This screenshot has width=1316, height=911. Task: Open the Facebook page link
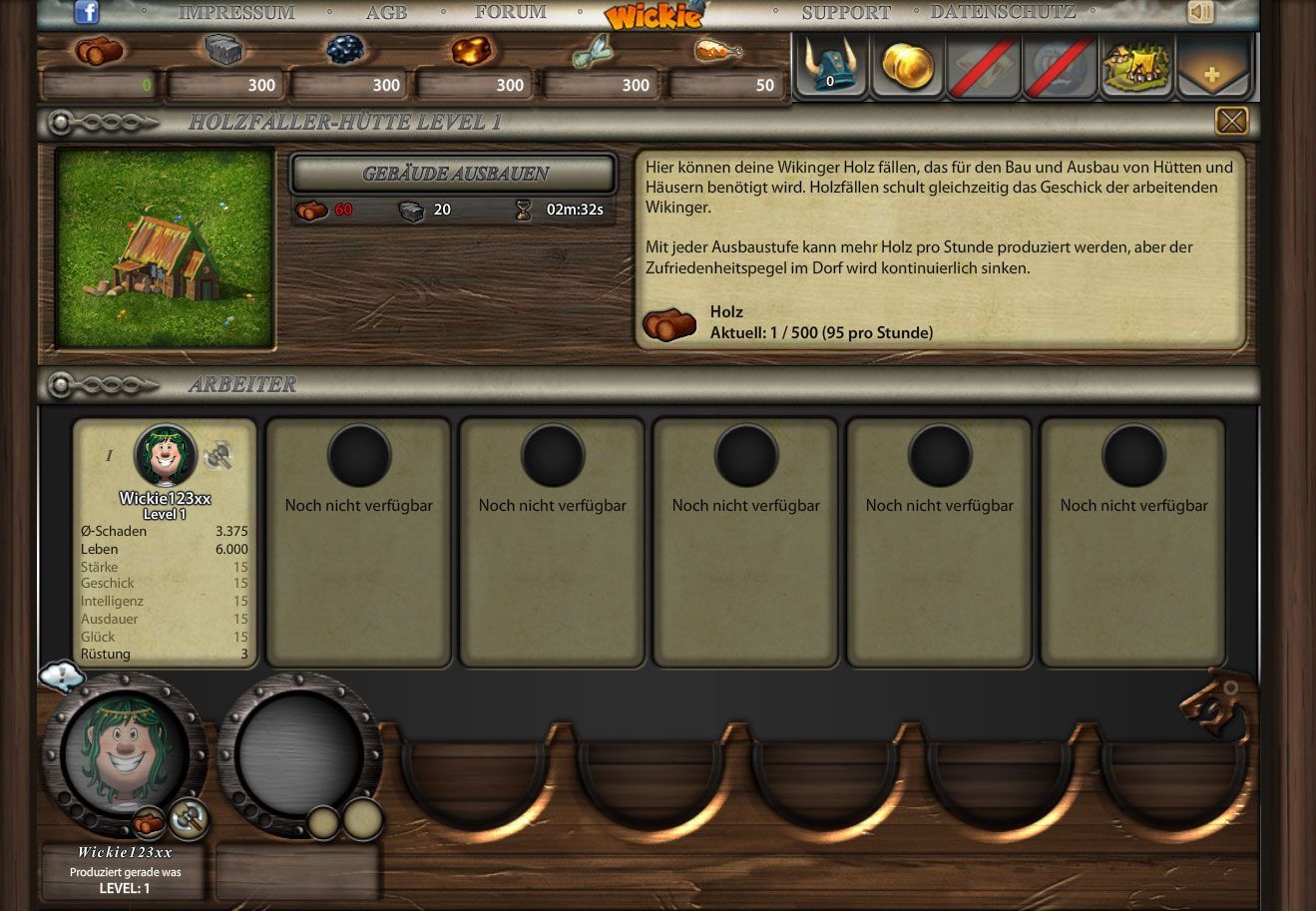point(87,12)
